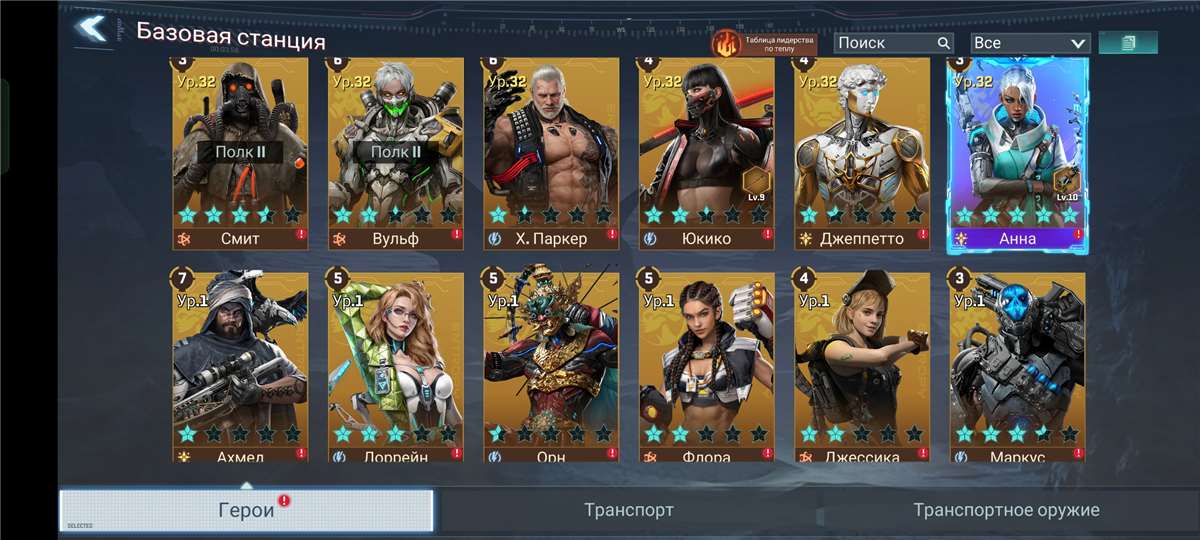Open the heat leaderboard table
Screen dimensions: 1200x540
pyautogui.click(x=764, y=43)
